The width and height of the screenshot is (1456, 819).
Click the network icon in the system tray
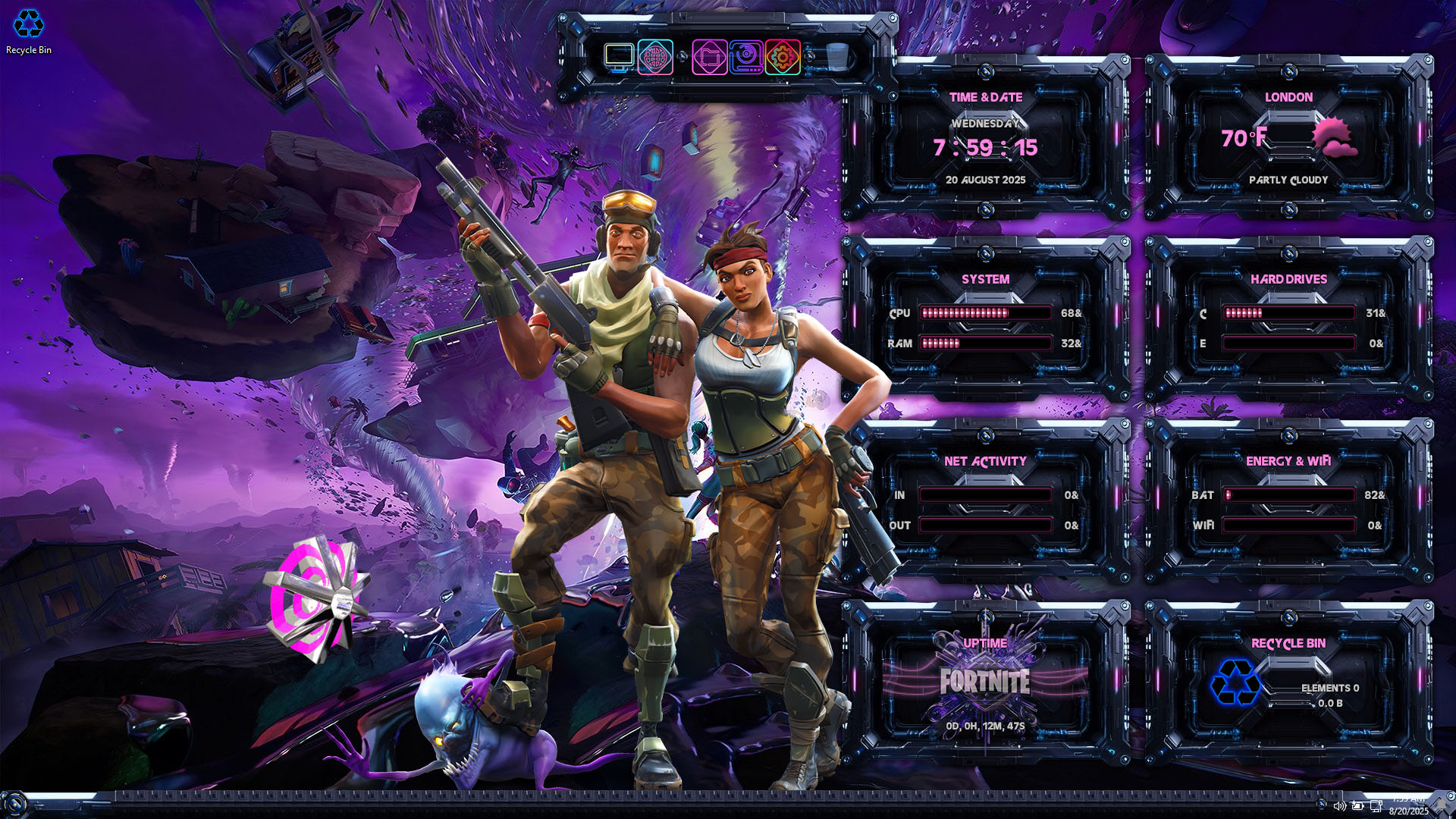point(1376,806)
